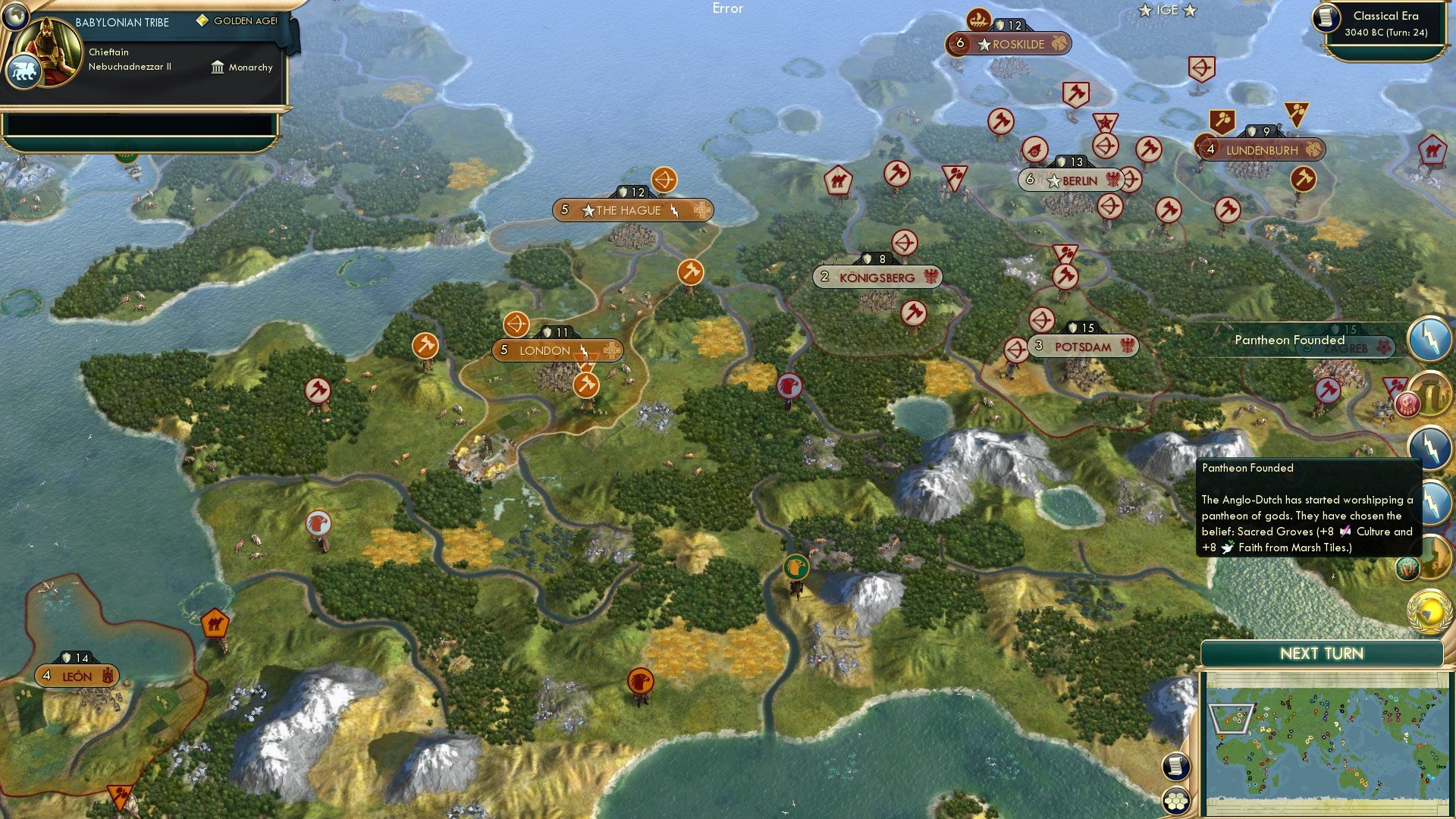The height and width of the screenshot is (819, 1456).
Task: Open the London city banner
Action: tap(559, 350)
